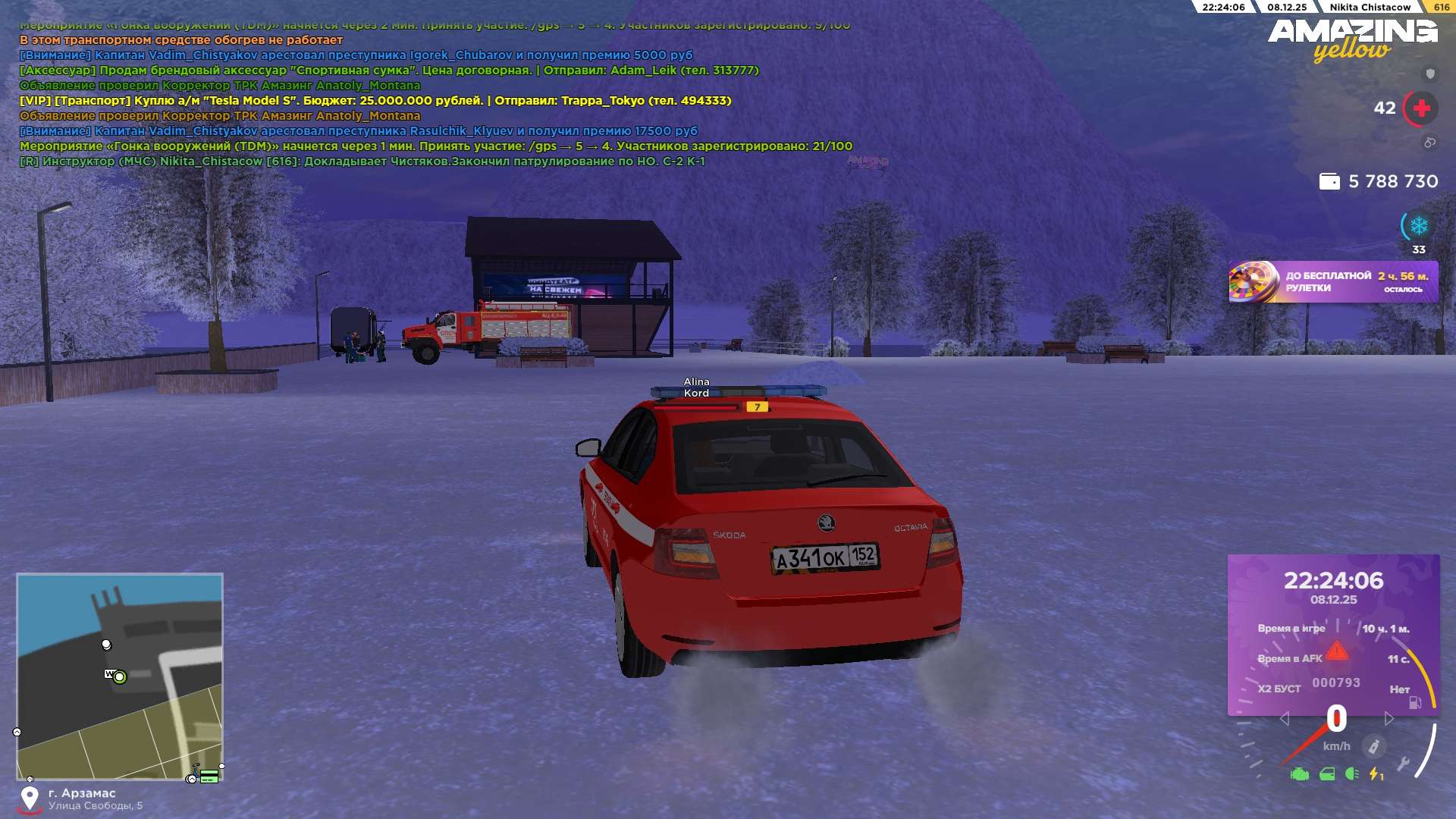This screenshot has width=1456, height=819.
Task: Click the location pin beside Арзамас
Action: [x=30, y=798]
